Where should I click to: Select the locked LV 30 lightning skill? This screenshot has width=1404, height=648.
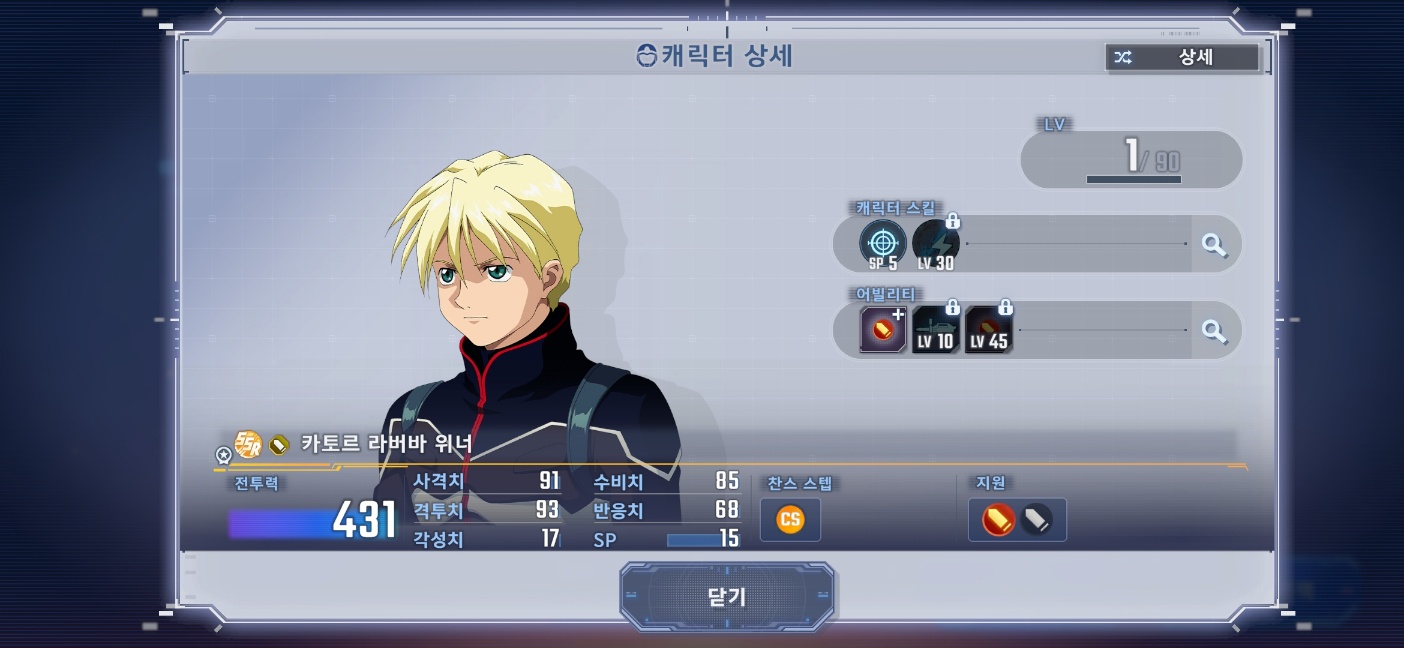(x=936, y=244)
